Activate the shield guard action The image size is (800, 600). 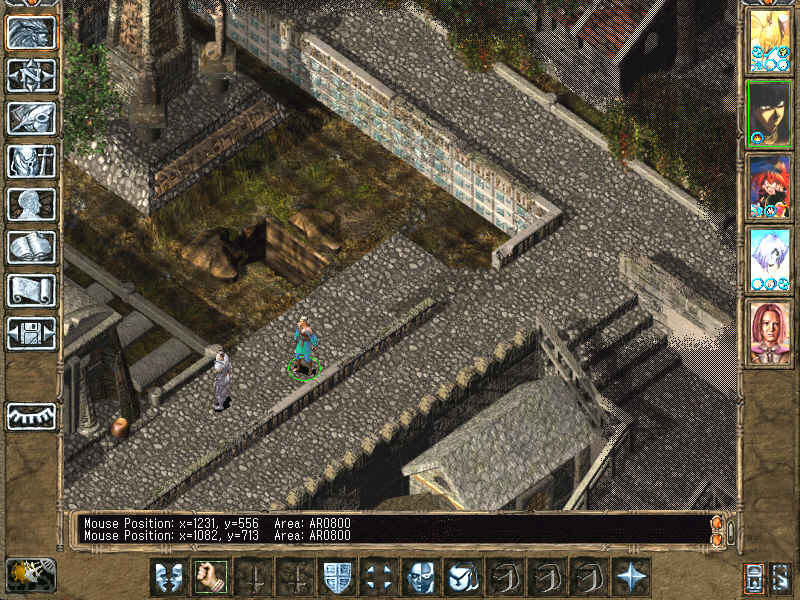tap(336, 576)
